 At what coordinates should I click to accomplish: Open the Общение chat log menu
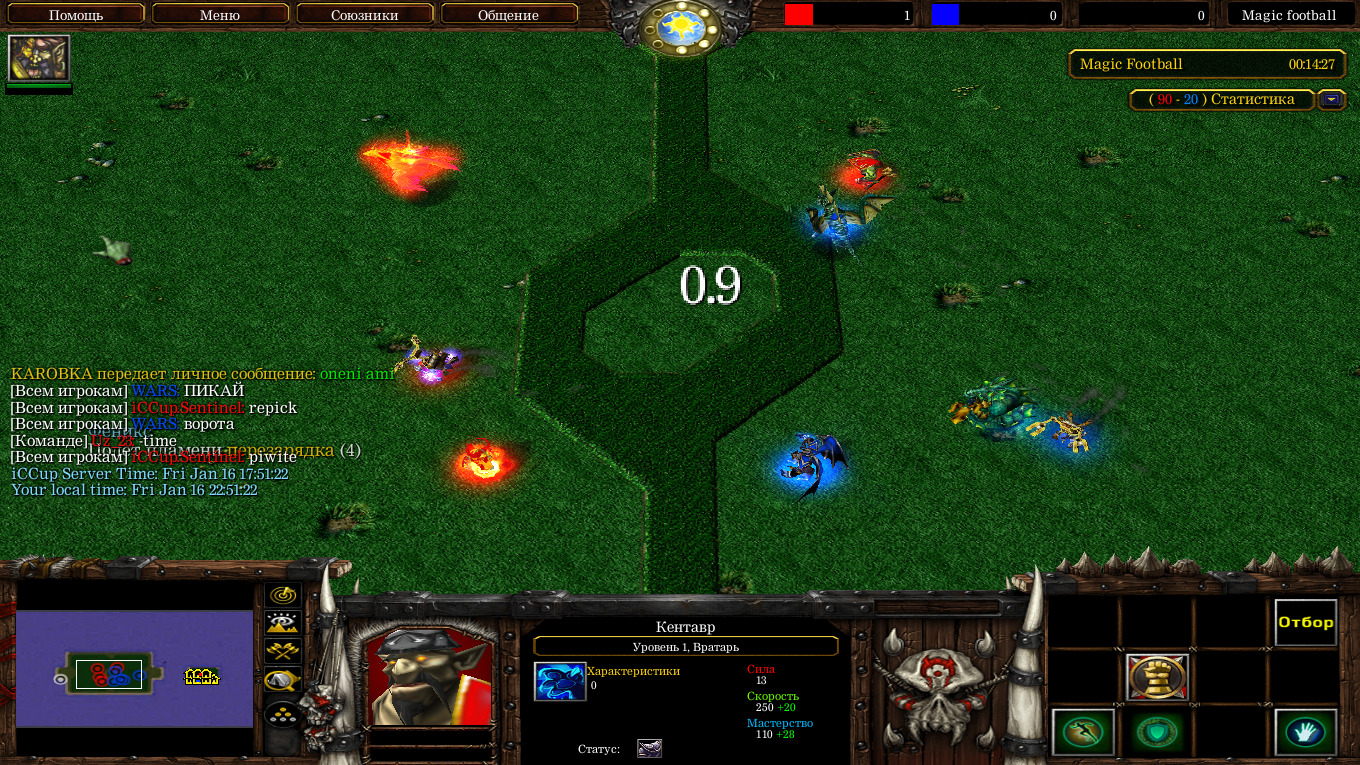click(x=508, y=15)
